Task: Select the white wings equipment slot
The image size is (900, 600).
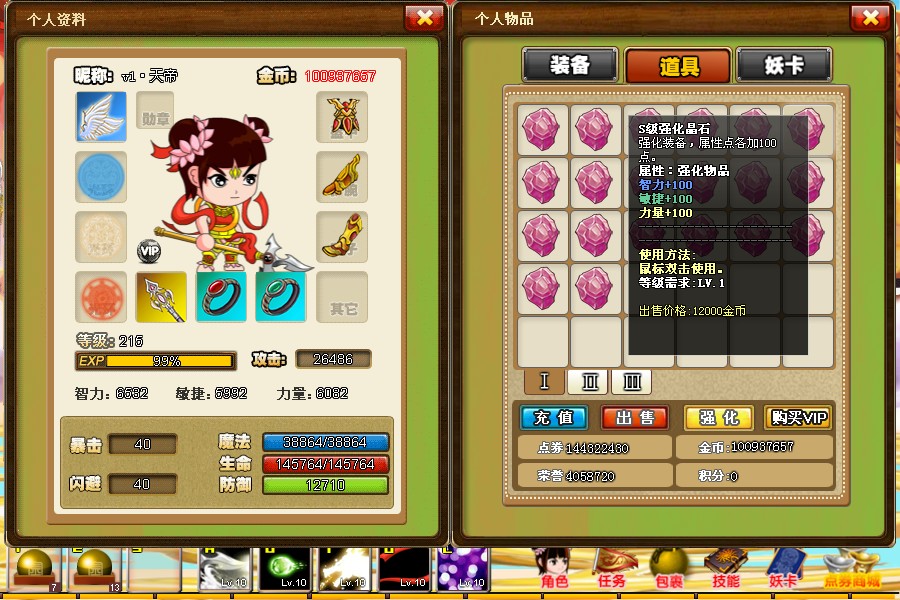Action: pos(101,117)
